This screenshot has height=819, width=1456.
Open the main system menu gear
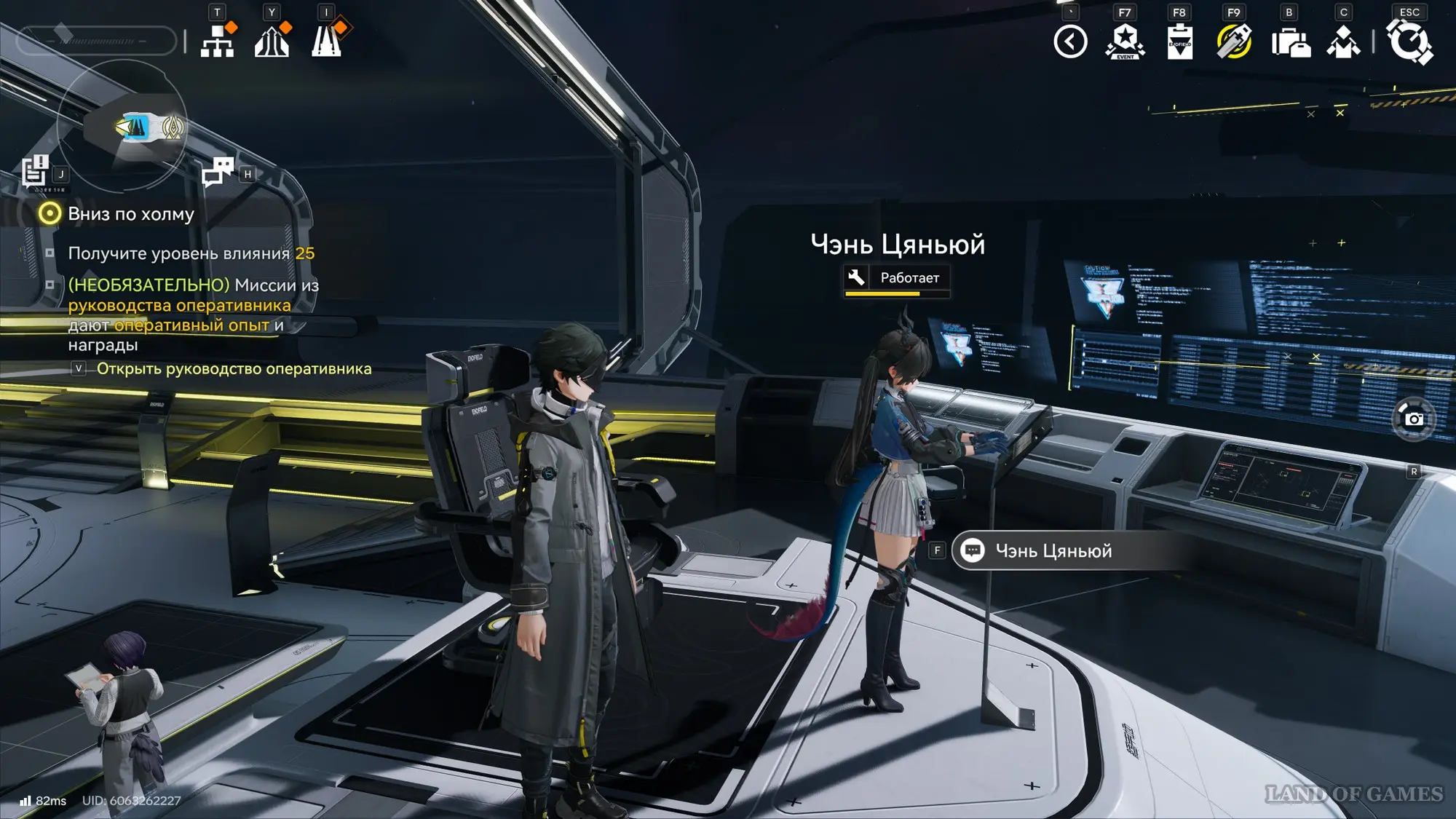[x=1409, y=41]
